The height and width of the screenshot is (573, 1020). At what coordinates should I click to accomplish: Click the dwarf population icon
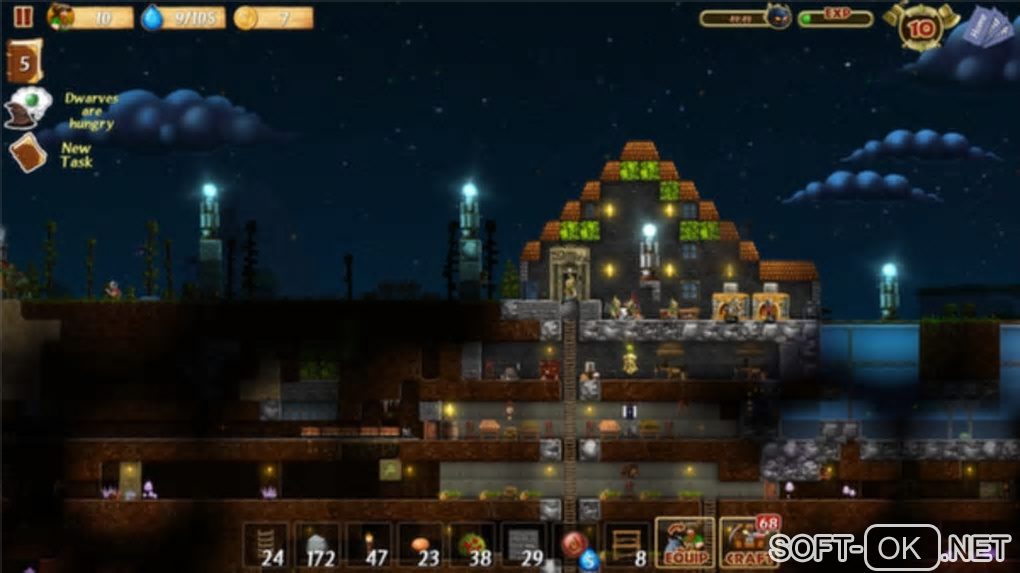pos(60,17)
